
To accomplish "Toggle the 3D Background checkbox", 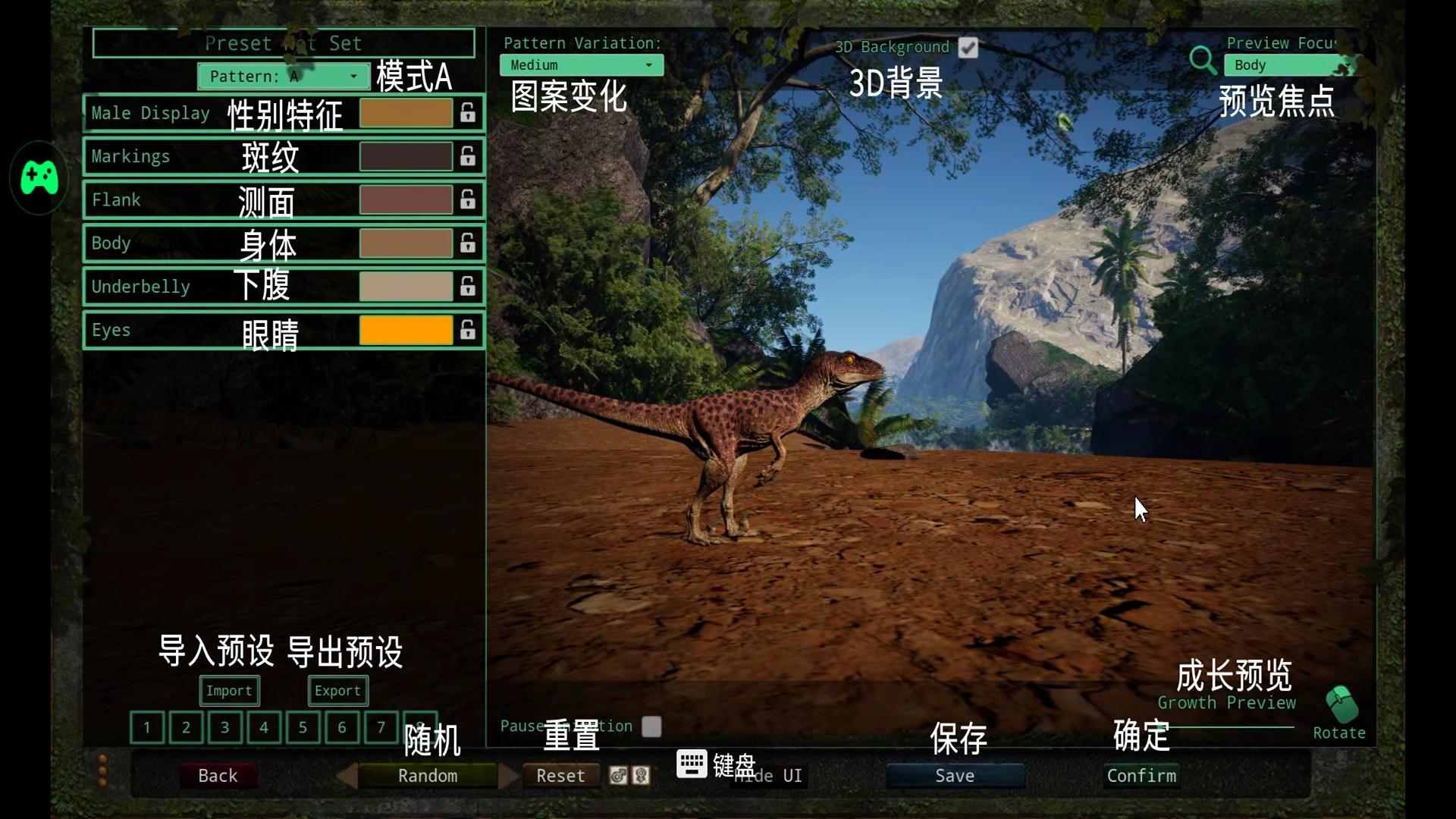I will point(968,48).
